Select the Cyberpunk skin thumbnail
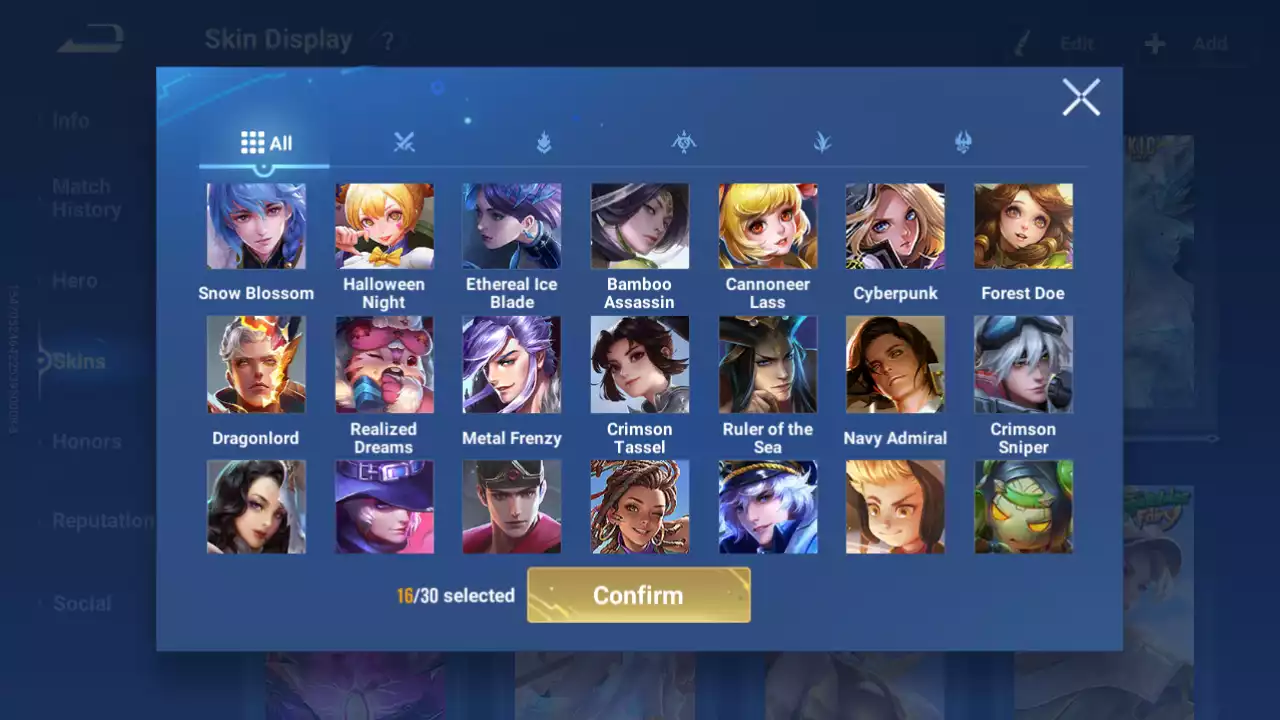The height and width of the screenshot is (720, 1280). pos(895,226)
